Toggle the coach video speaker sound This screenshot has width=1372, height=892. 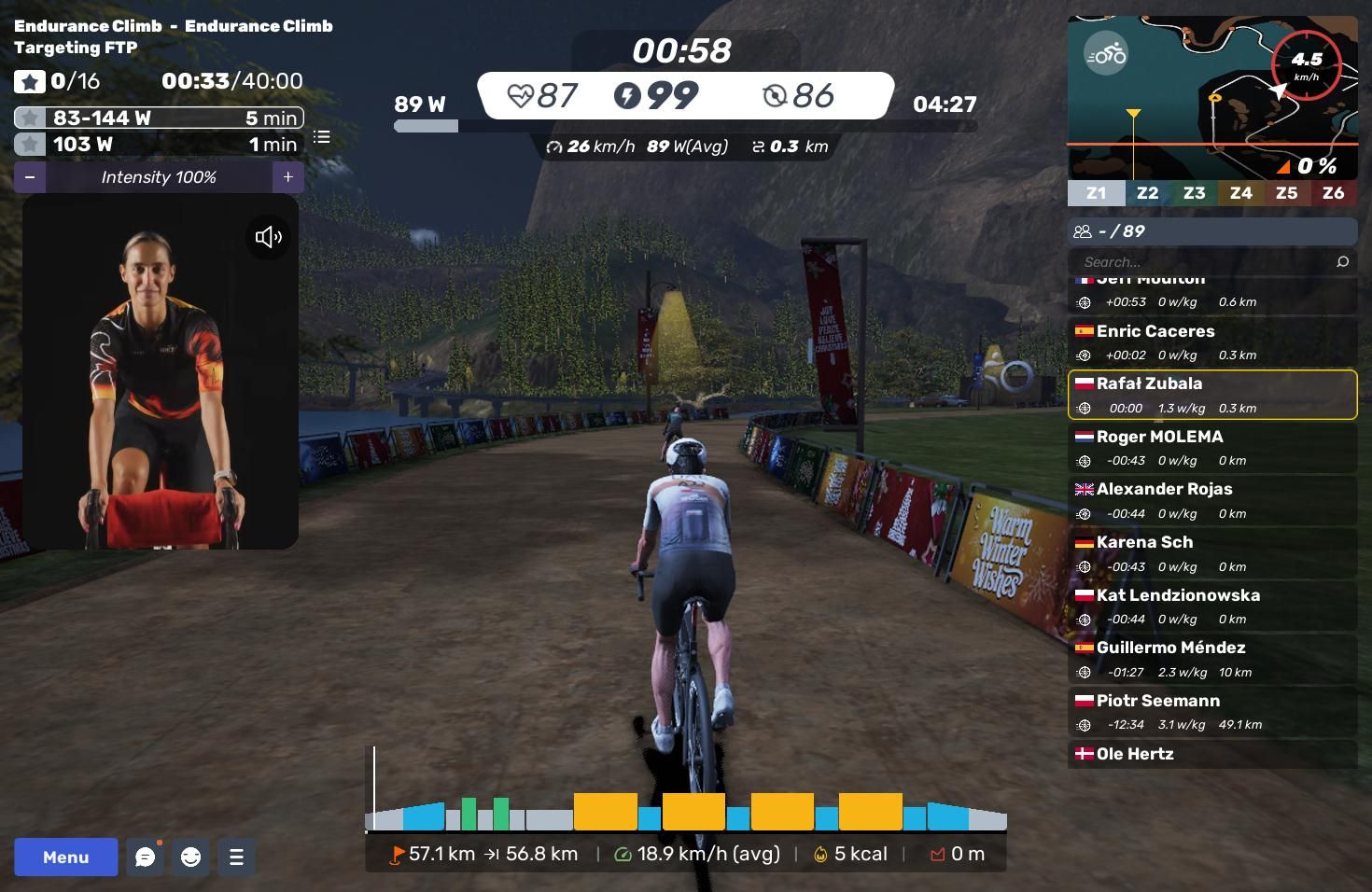coord(268,237)
